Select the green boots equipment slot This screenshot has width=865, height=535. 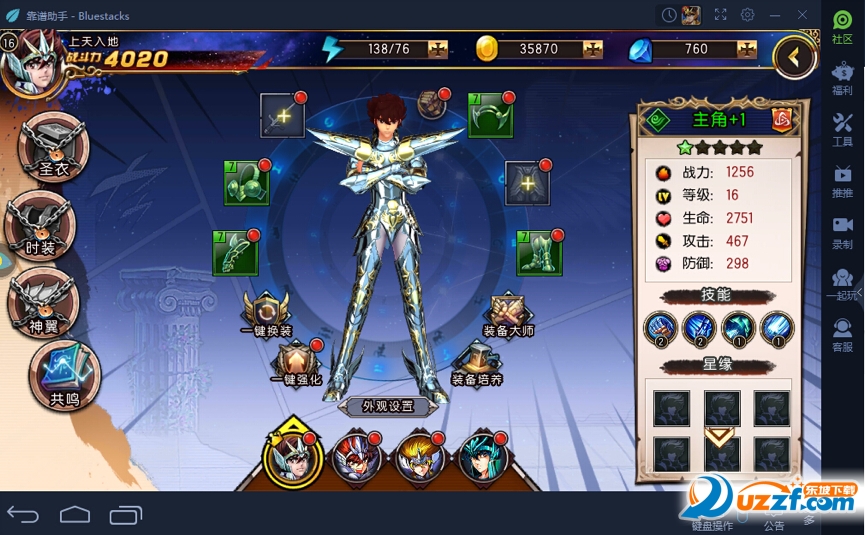point(538,253)
